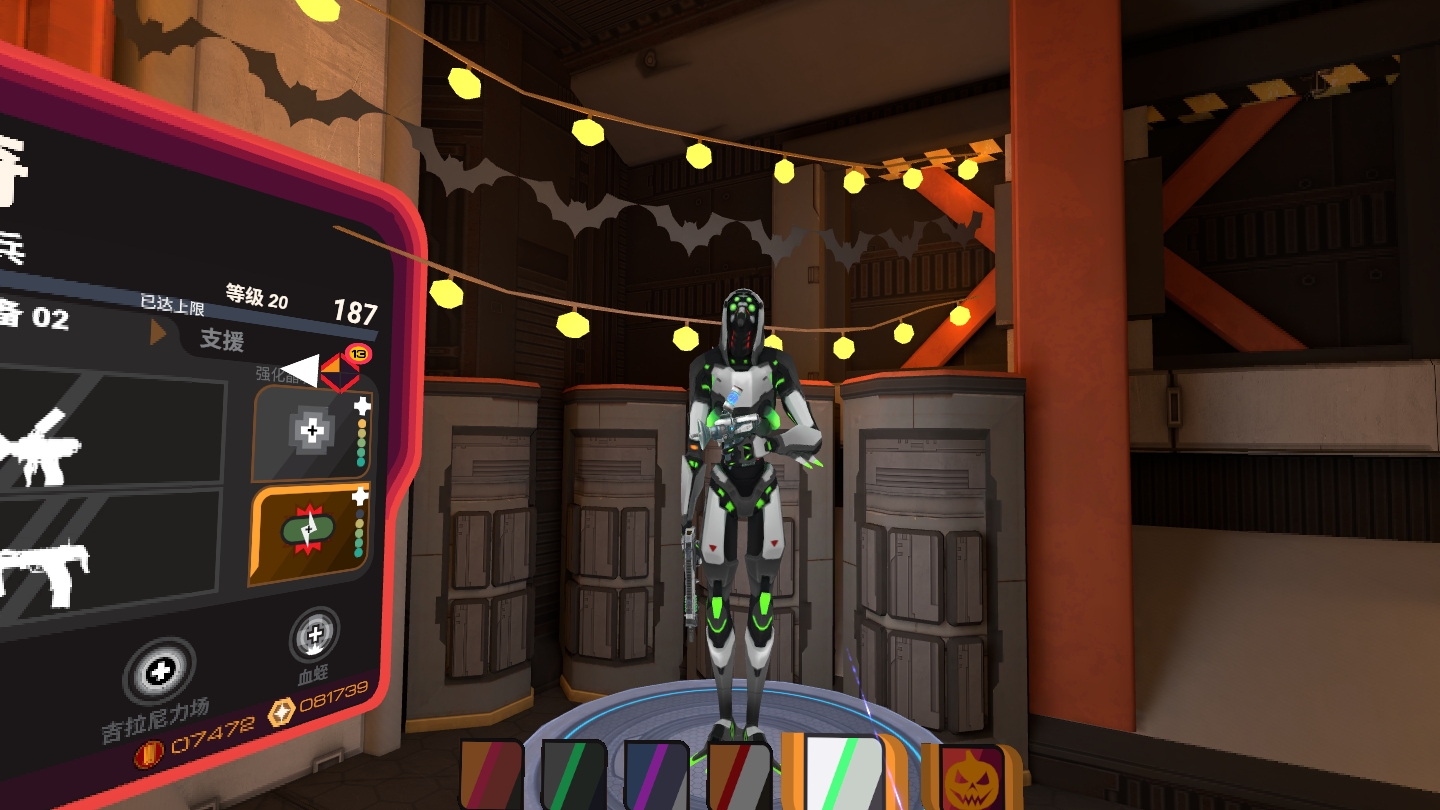
Task: Choose the upper assault rifle weapon slot
Action: click(x=110, y=431)
